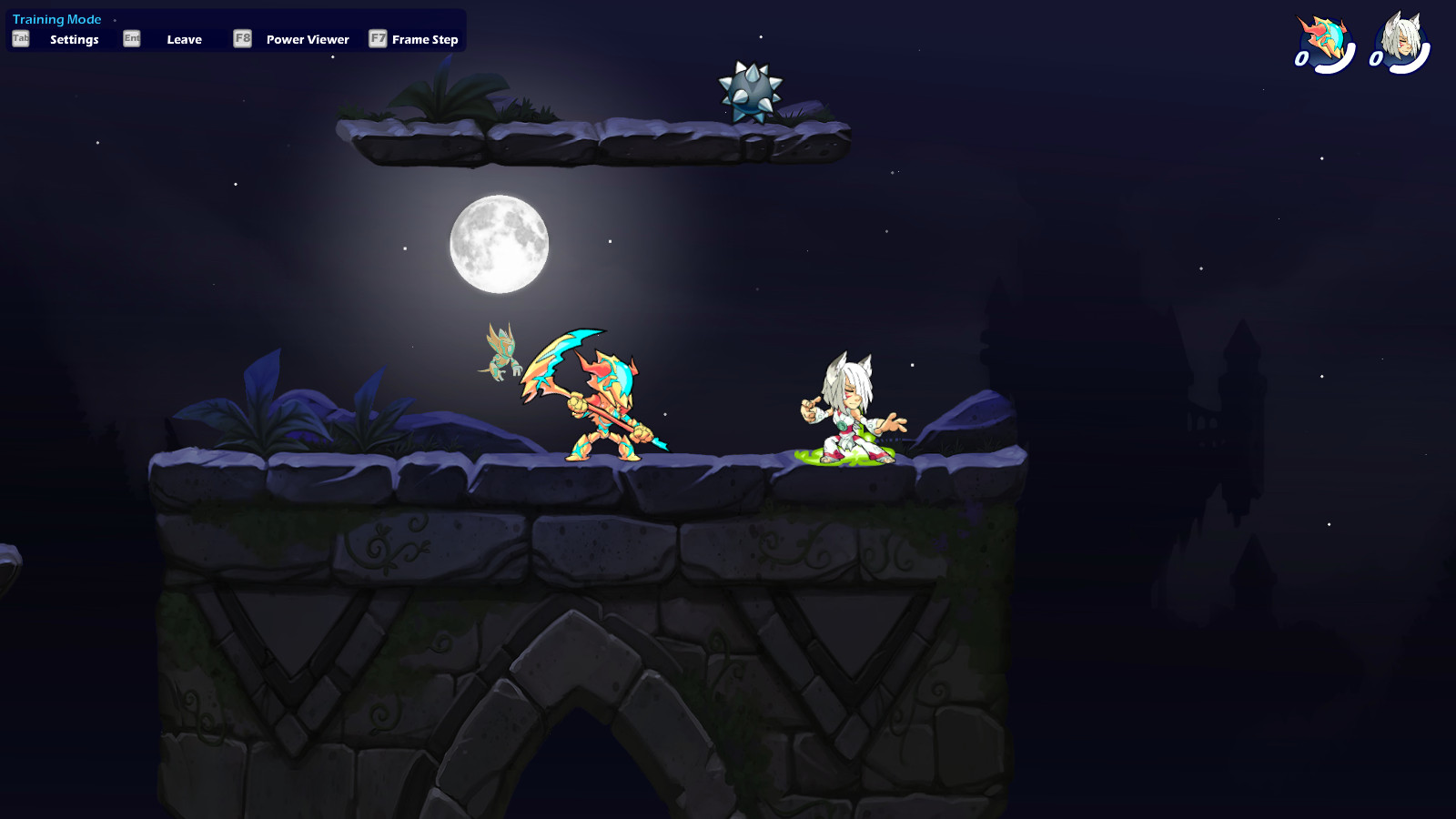The height and width of the screenshot is (819, 1456).
Task: Click the full moon in the sky
Action: tap(499, 241)
